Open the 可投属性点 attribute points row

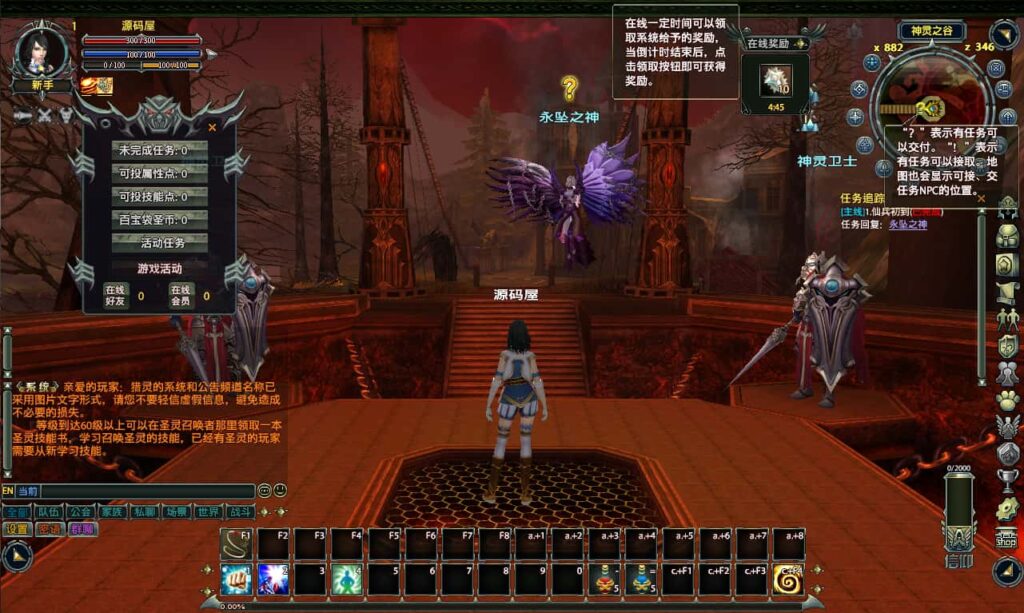[x=159, y=173]
